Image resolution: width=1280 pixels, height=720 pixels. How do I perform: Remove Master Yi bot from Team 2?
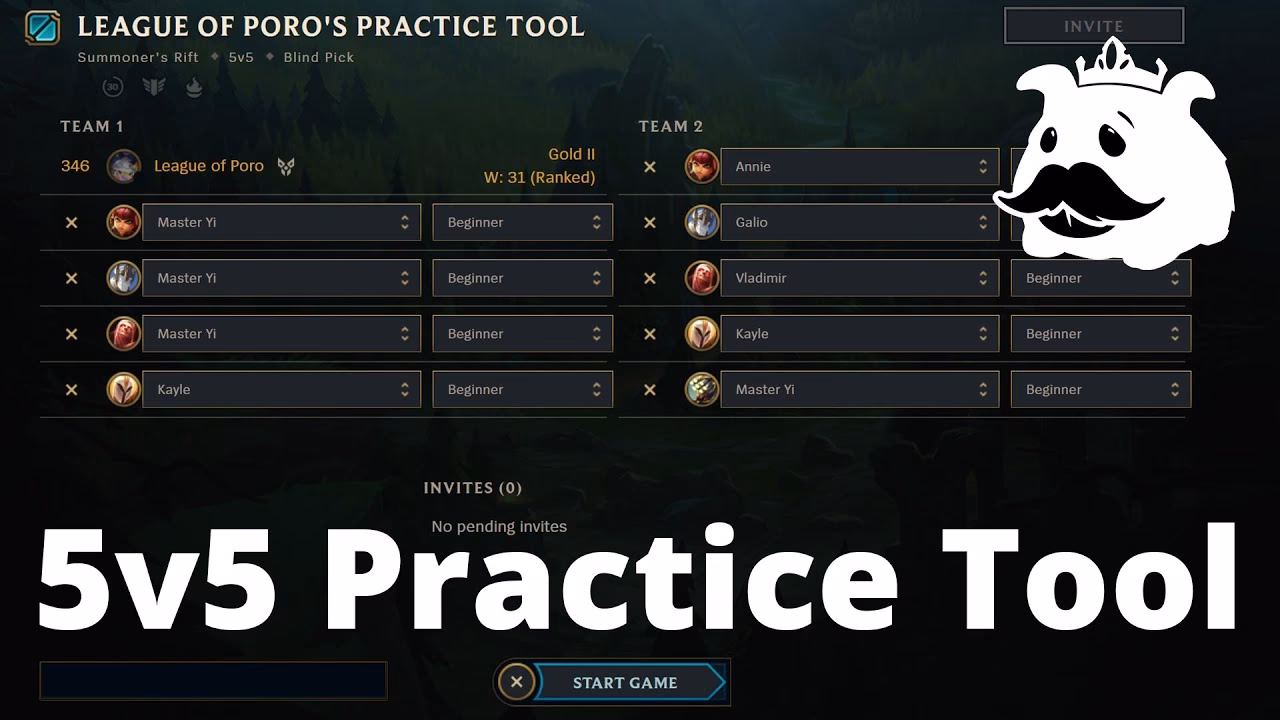click(x=650, y=389)
